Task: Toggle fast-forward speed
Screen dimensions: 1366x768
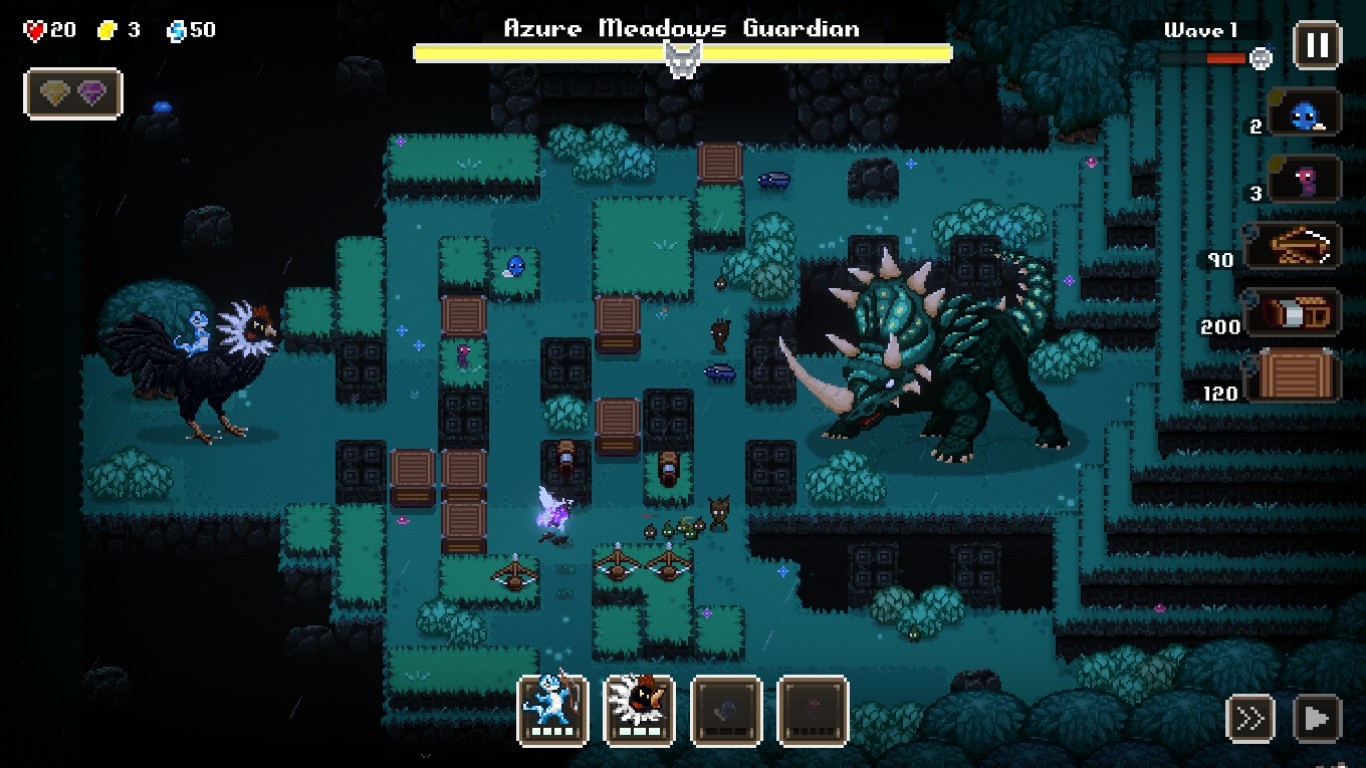Action: click(1250, 718)
